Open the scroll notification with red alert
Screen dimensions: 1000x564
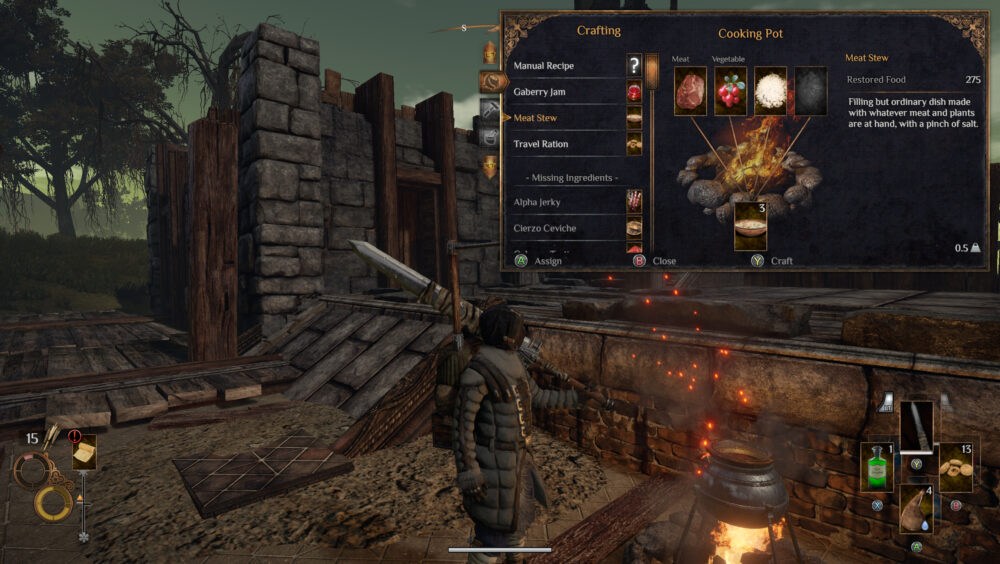coord(84,451)
